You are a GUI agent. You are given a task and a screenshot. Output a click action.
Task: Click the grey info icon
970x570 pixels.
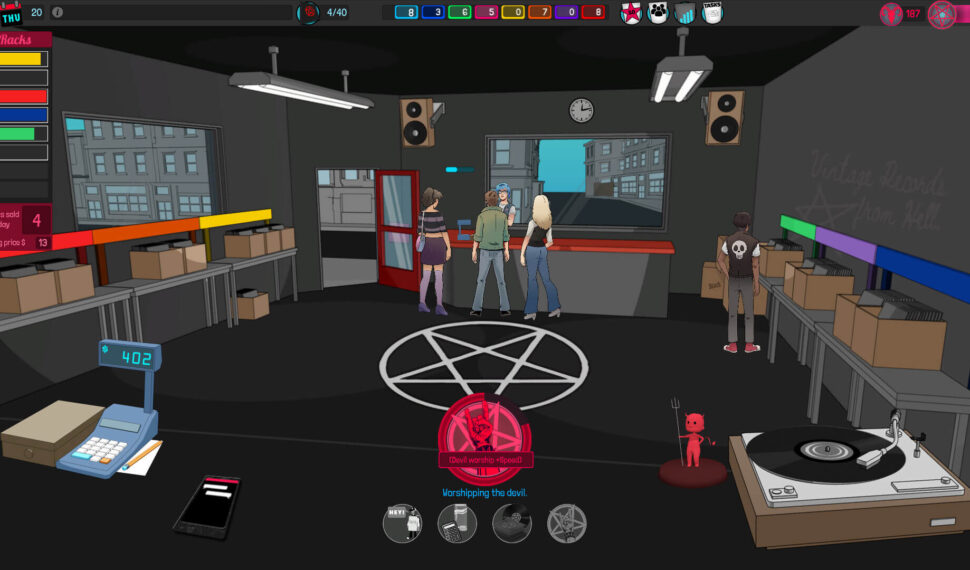pyautogui.click(x=57, y=12)
